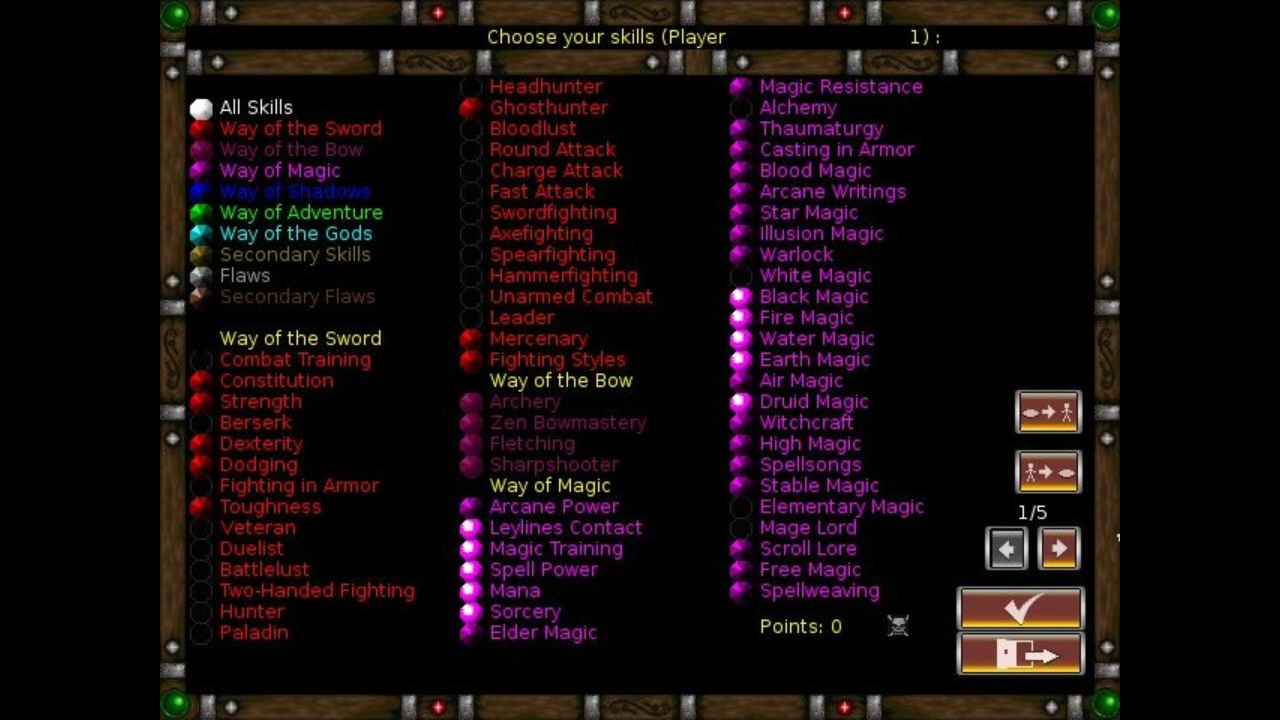Click the red gem beside Way of the Sword
The image size is (1280, 720).
point(201,128)
